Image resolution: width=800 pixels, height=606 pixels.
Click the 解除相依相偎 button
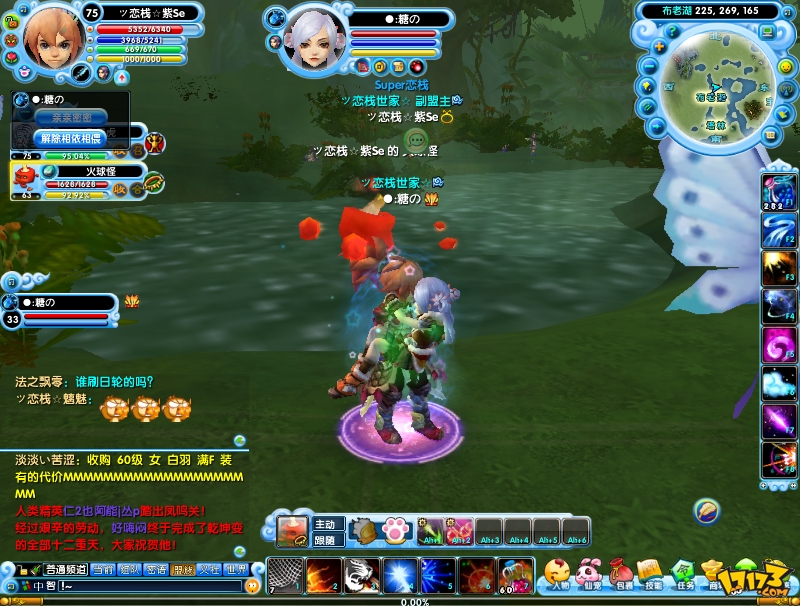point(70,137)
